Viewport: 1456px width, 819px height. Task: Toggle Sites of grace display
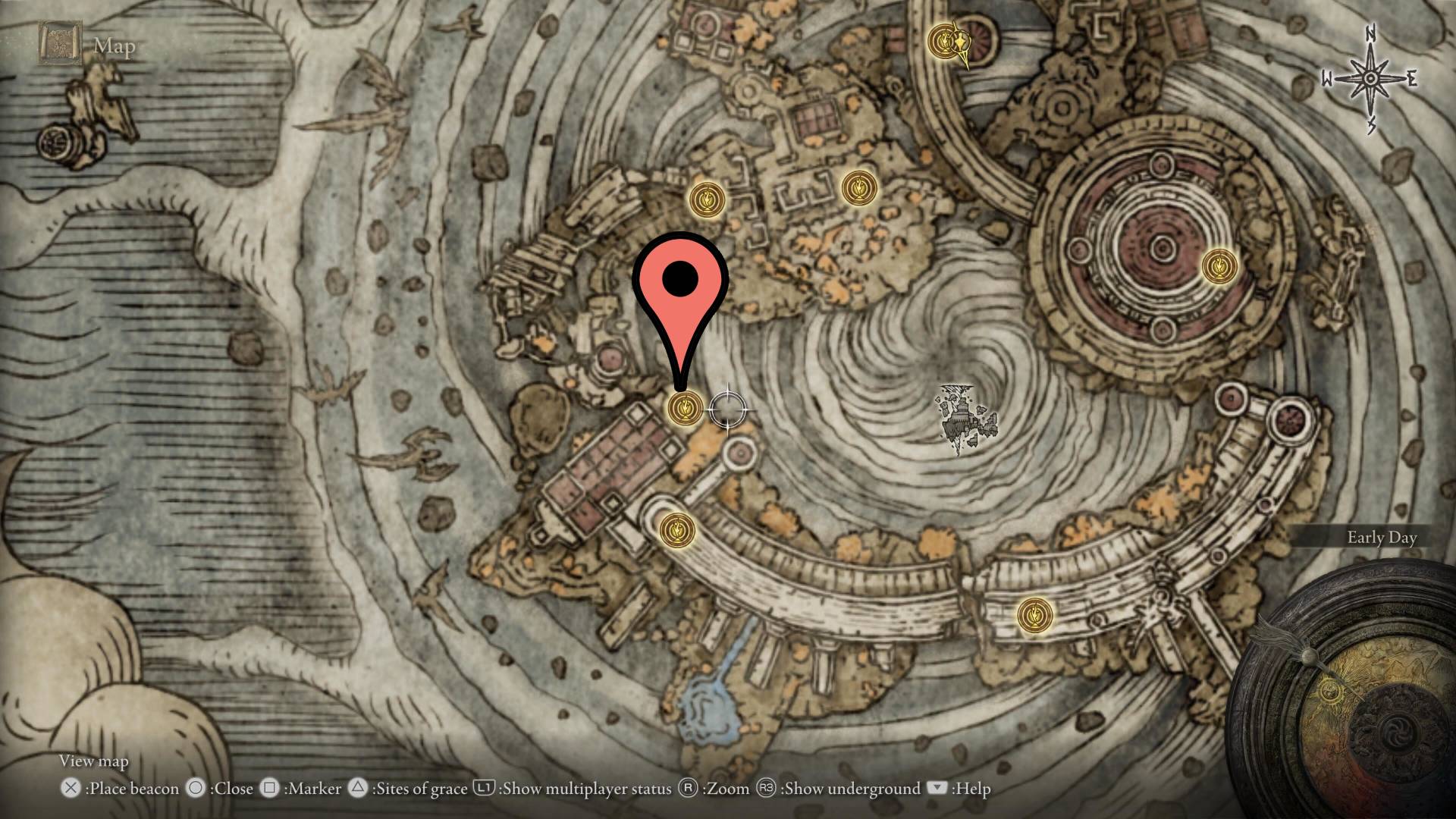pyautogui.click(x=356, y=789)
